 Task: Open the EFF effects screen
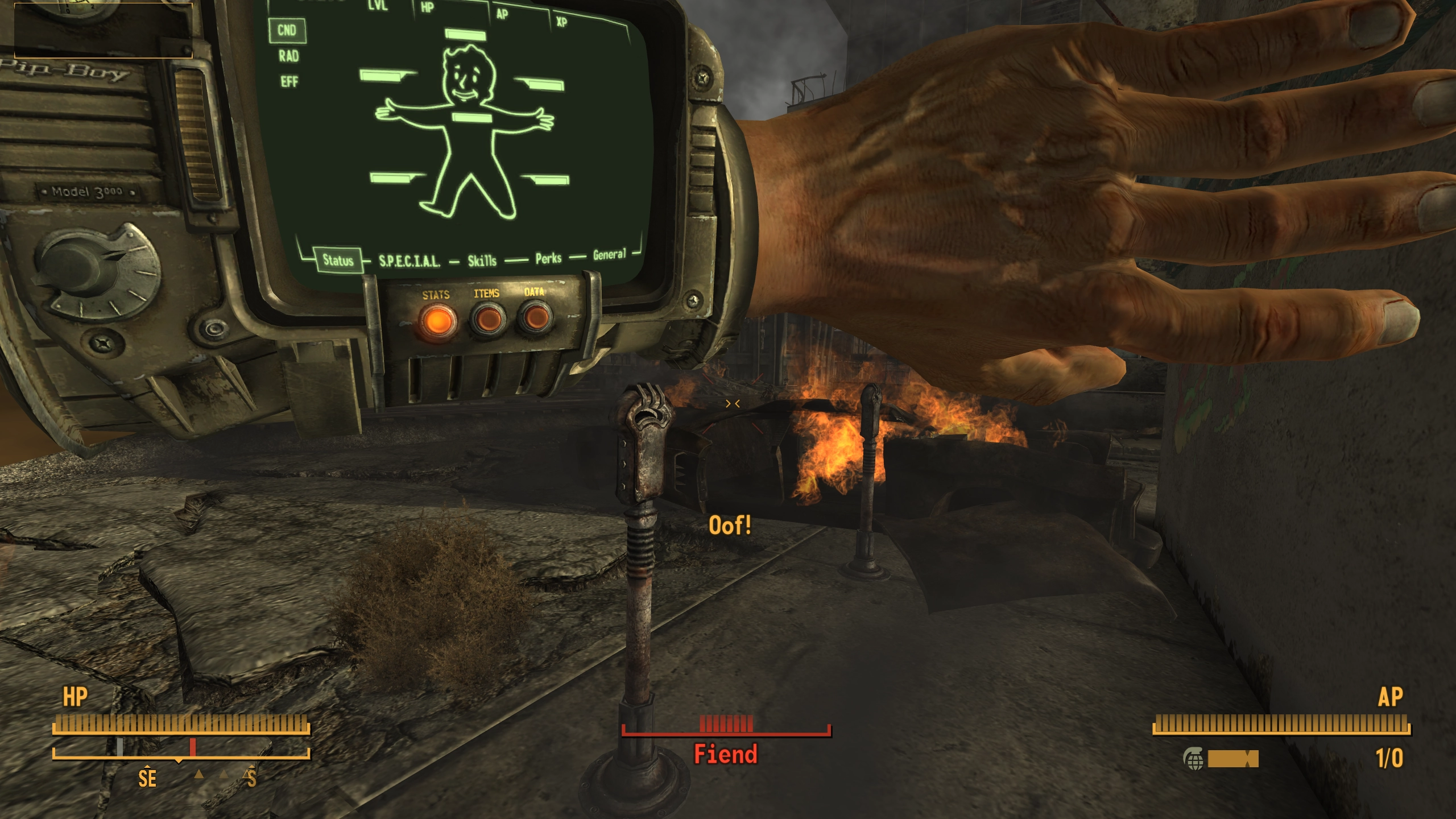pos(289,82)
